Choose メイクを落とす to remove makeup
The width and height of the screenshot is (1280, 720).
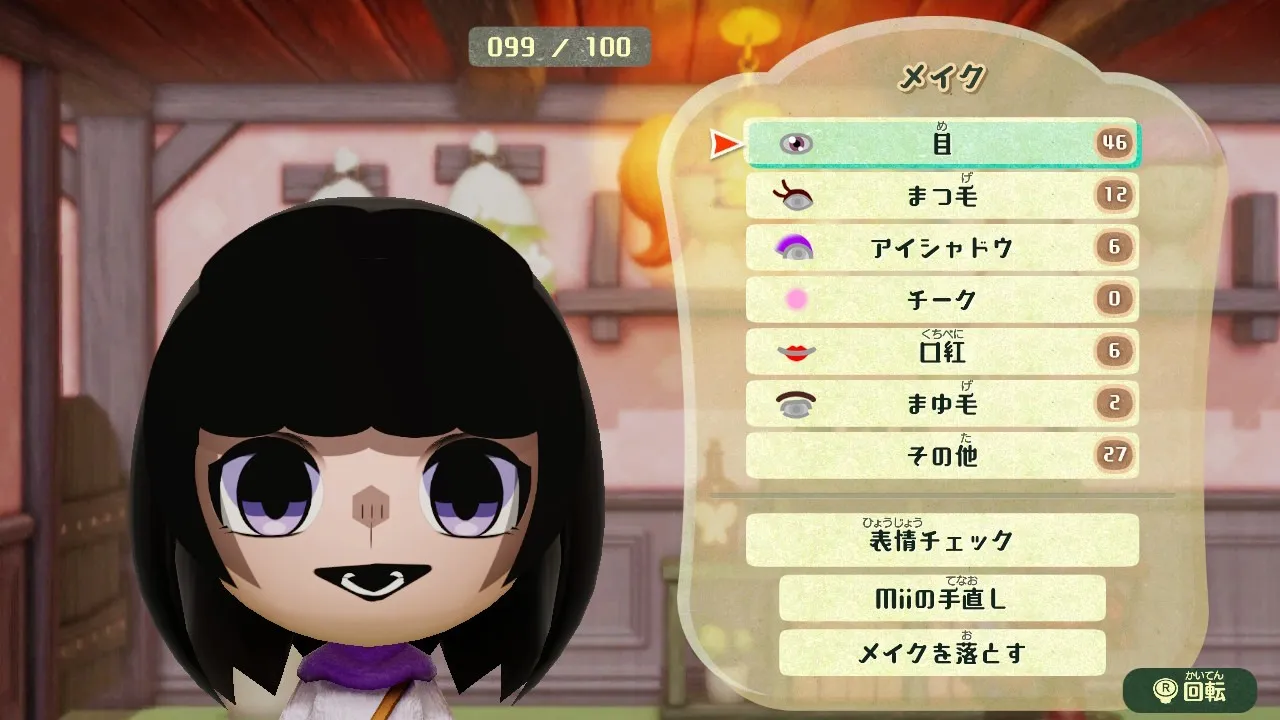941,652
